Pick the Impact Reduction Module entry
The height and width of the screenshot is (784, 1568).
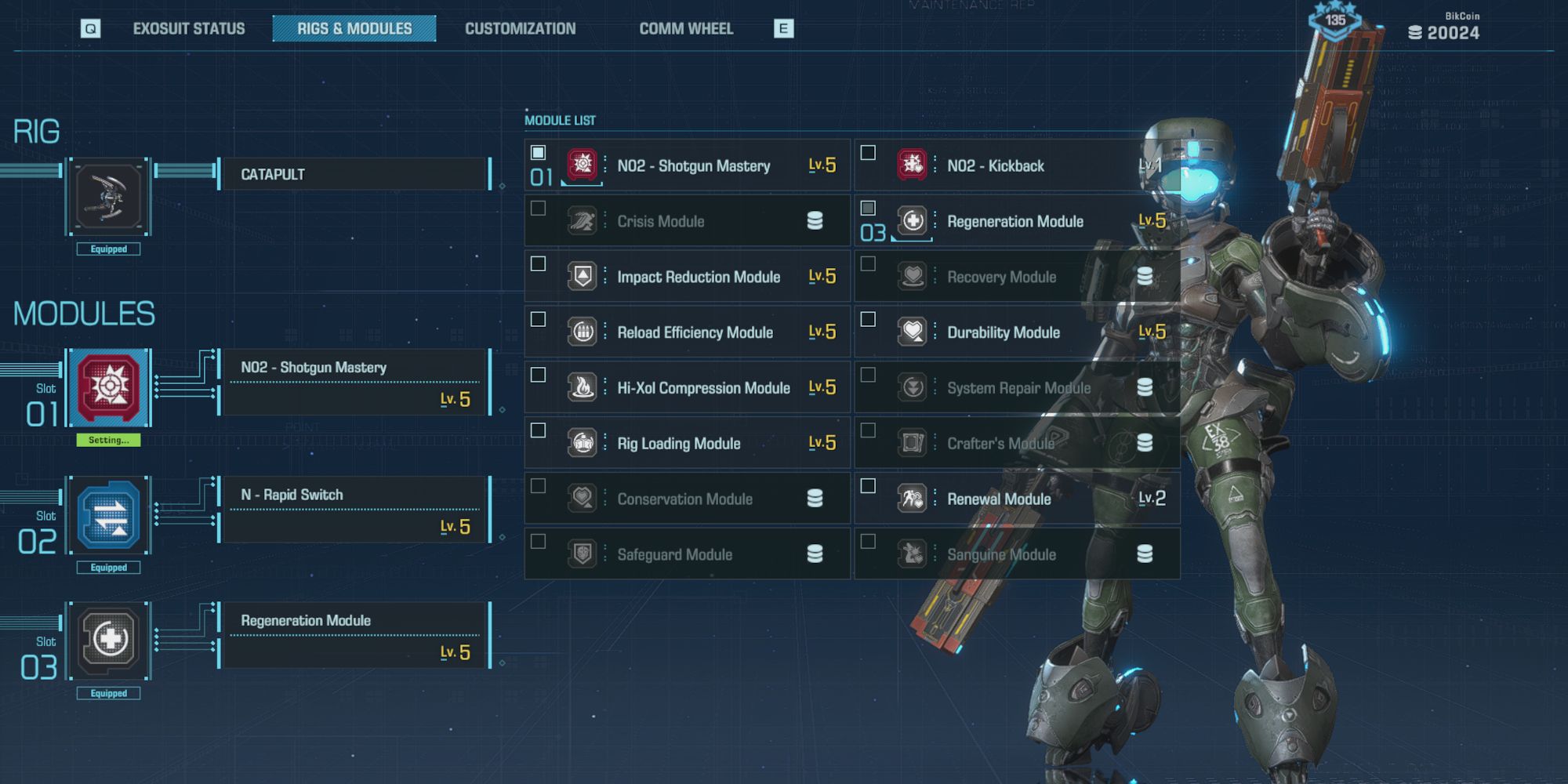(698, 278)
